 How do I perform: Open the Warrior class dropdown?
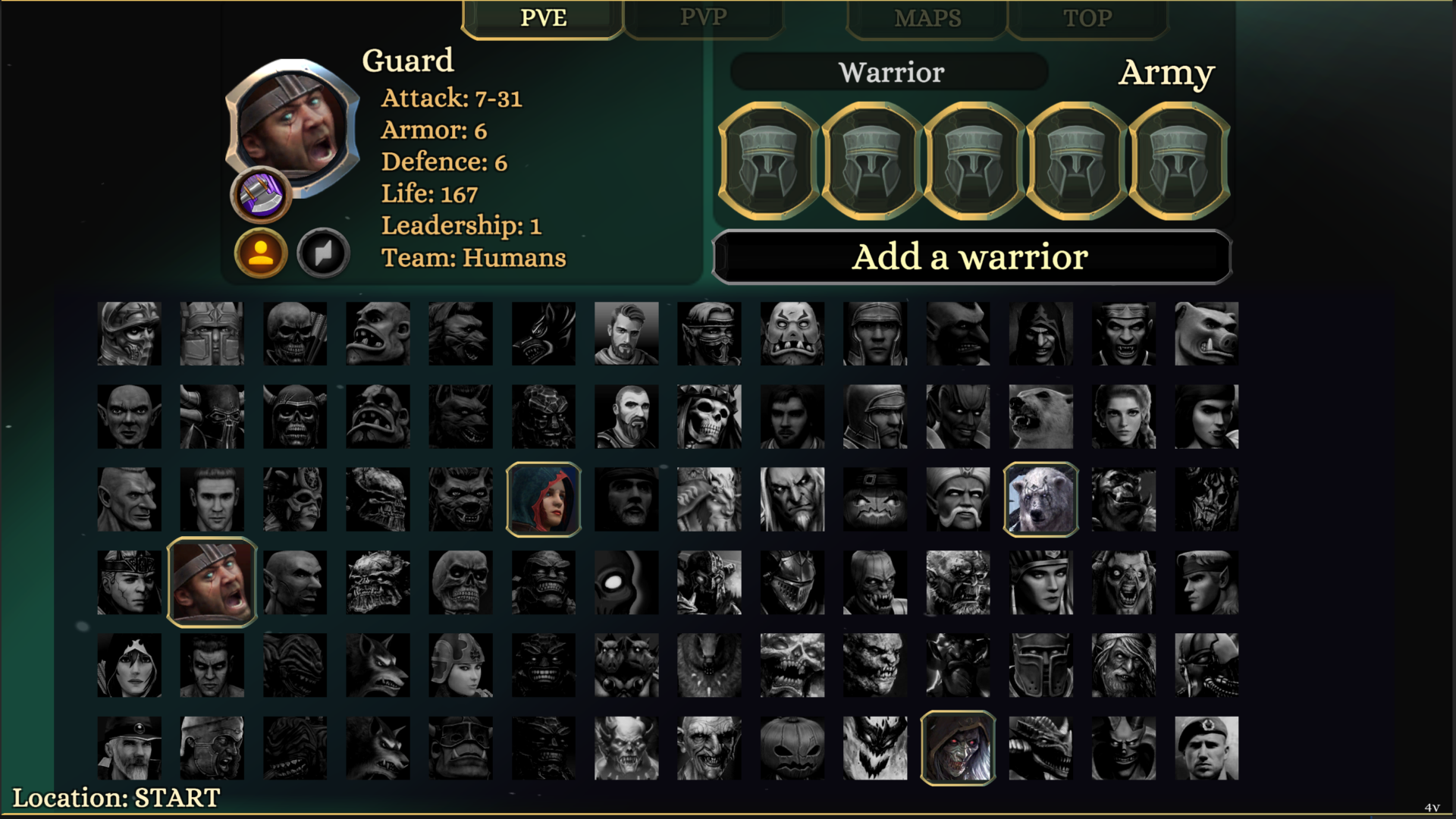(890, 72)
